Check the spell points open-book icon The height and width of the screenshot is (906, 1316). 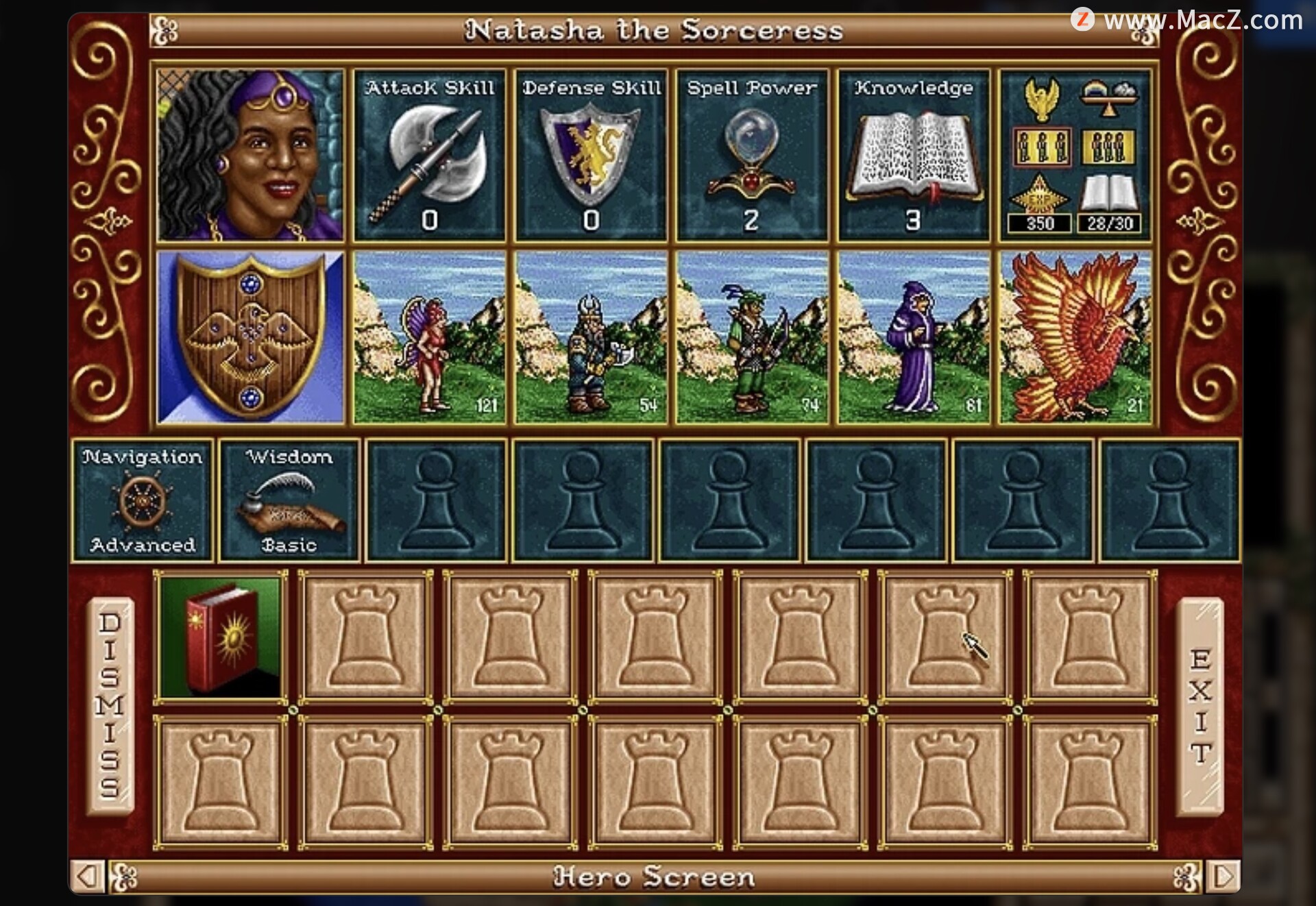(1109, 195)
